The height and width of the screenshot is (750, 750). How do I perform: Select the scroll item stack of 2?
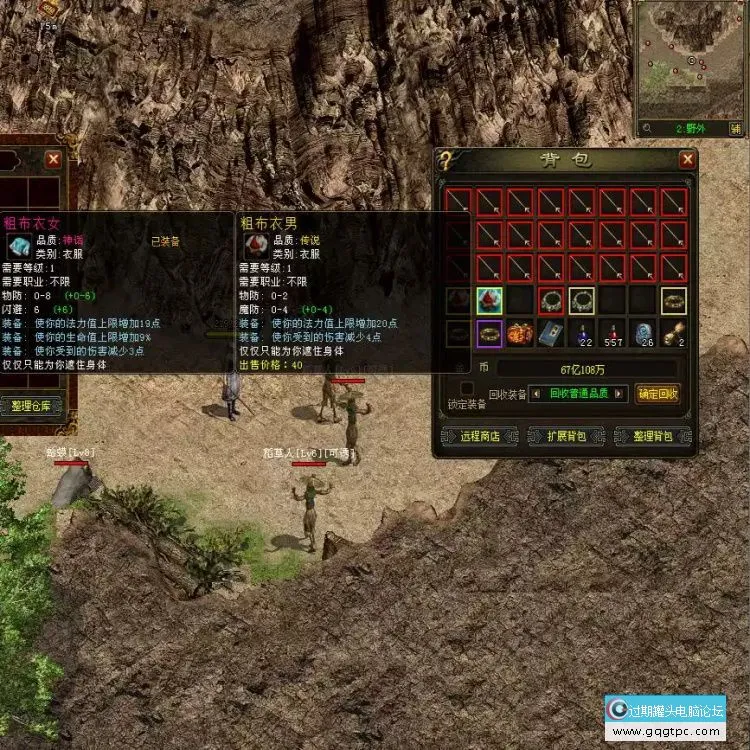[x=674, y=333]
